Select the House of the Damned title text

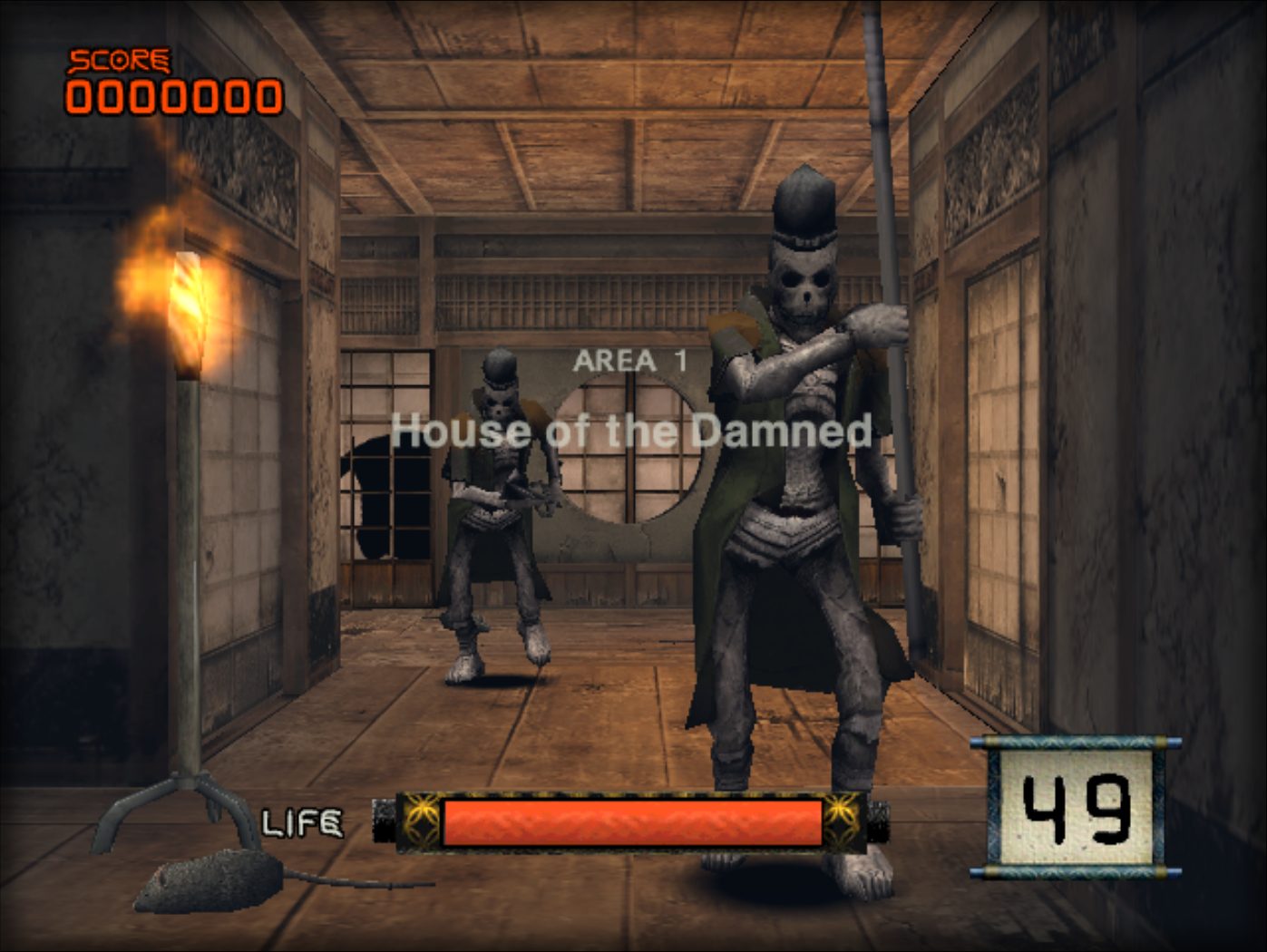(633, 432)
